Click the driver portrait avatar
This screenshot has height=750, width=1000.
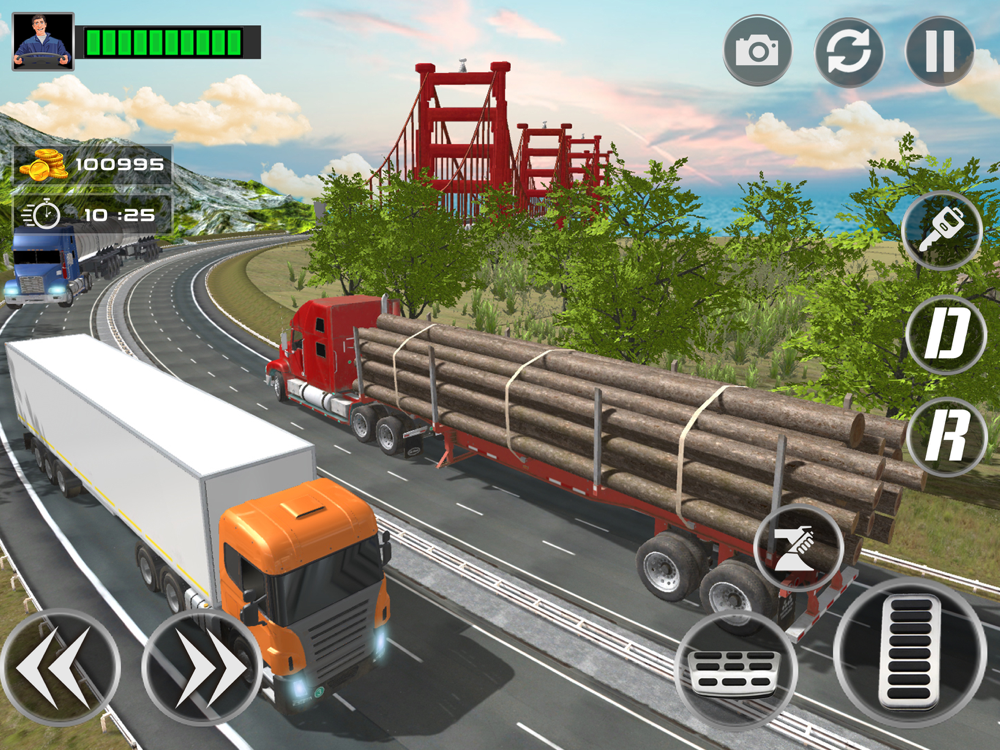click(43, 41)
